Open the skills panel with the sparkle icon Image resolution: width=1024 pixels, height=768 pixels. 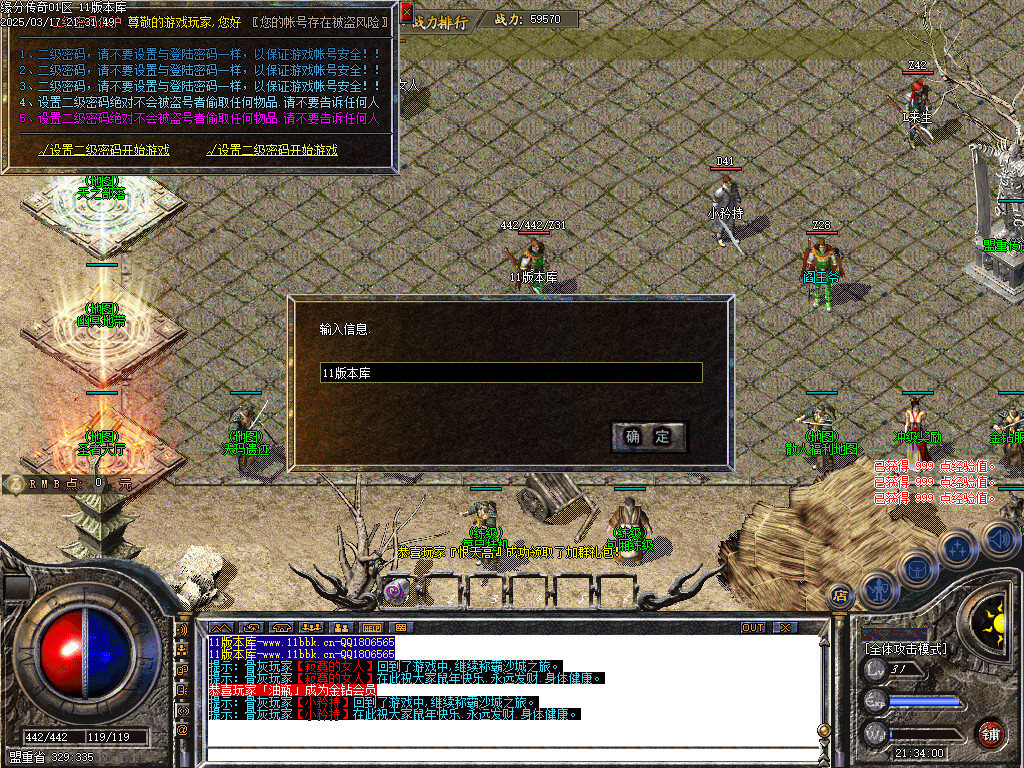[958, 547]
